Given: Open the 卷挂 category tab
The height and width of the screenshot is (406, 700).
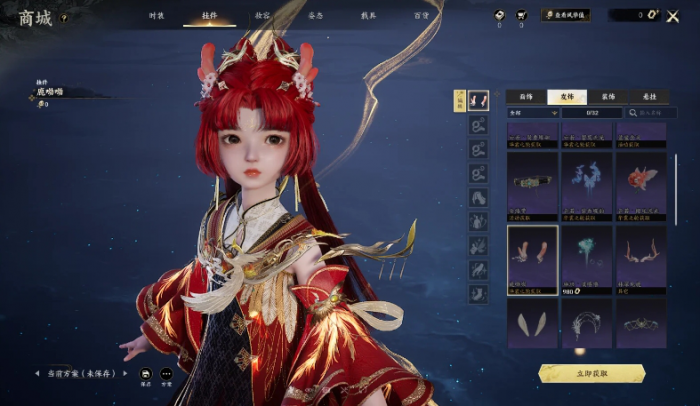Looking at the screenshot, I should point(647,97).
